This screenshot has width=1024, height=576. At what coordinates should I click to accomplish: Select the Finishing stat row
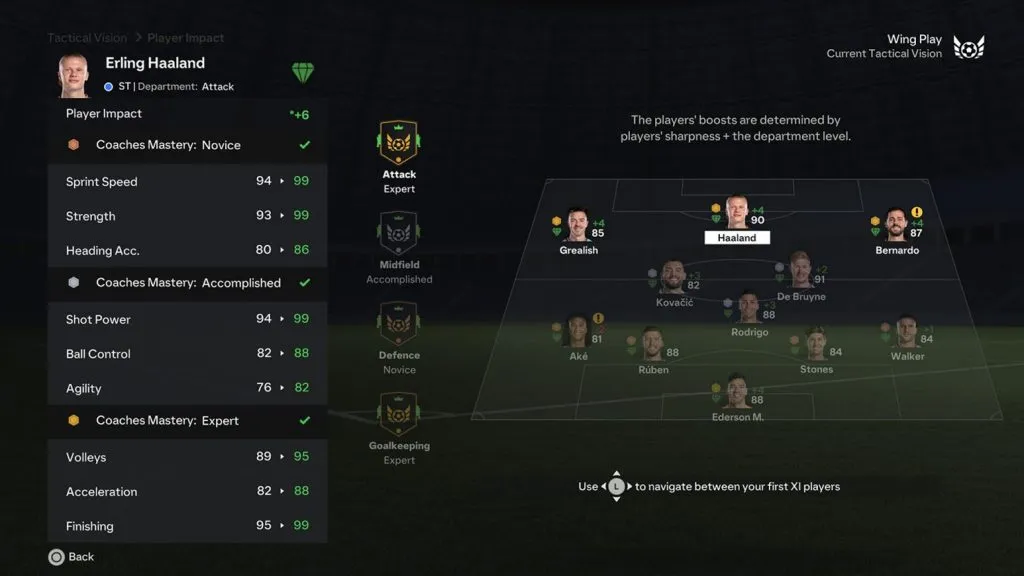[187, 526]
